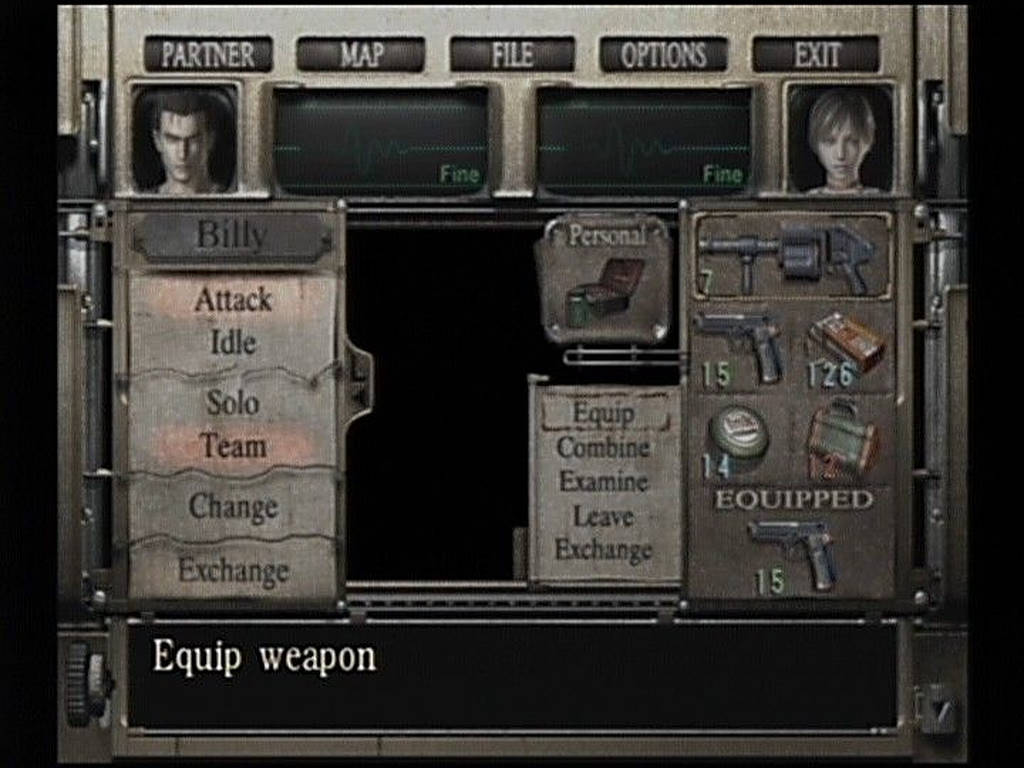Select Change to switch character
1024x768 pixels.
pos(233,506)
